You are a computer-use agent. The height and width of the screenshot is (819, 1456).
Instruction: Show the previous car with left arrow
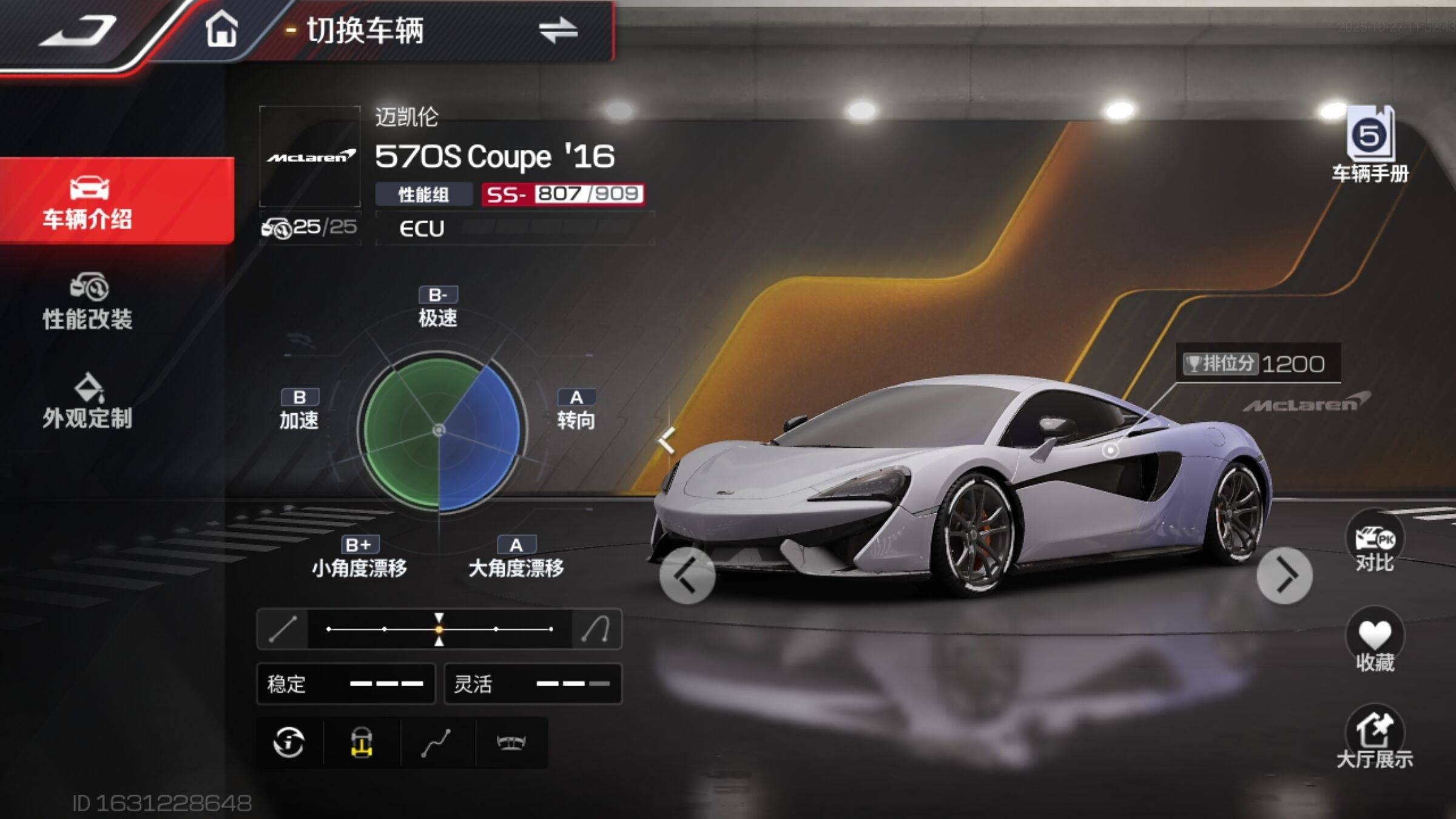tap(687, 575)
